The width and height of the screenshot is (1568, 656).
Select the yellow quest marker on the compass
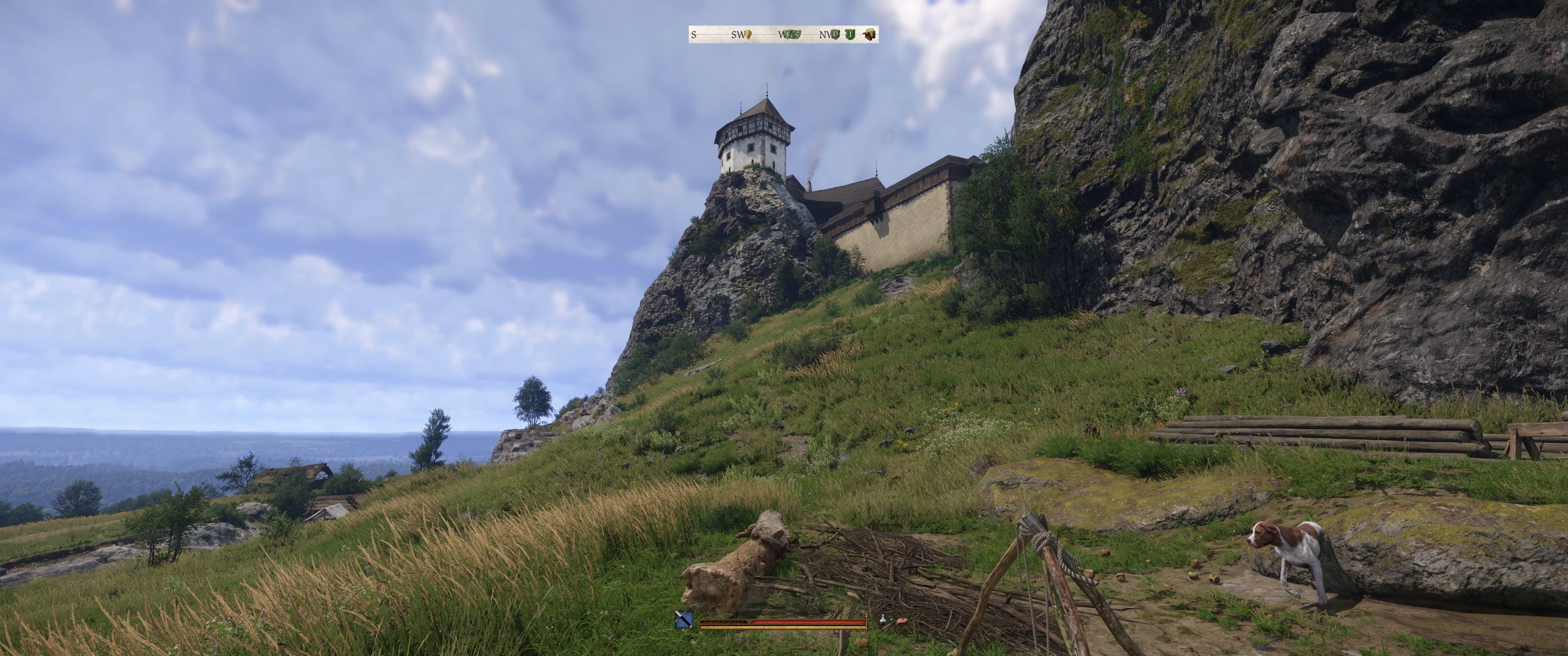tap(748, 35)
